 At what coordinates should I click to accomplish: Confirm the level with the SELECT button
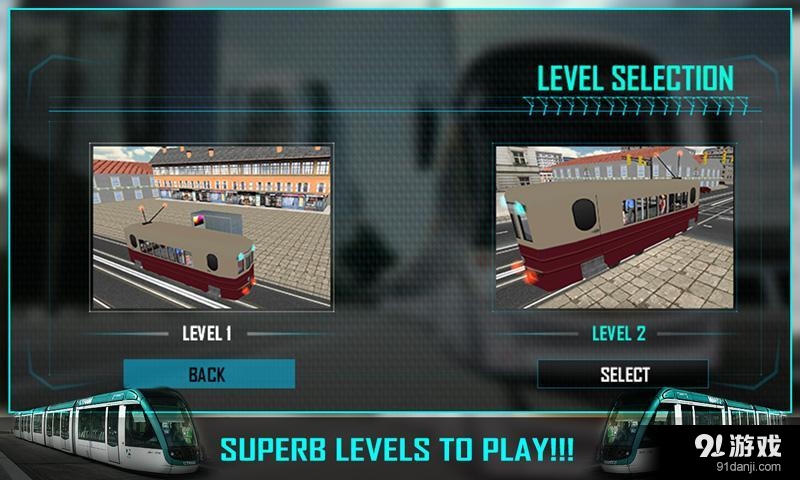(x=624, y=374)
